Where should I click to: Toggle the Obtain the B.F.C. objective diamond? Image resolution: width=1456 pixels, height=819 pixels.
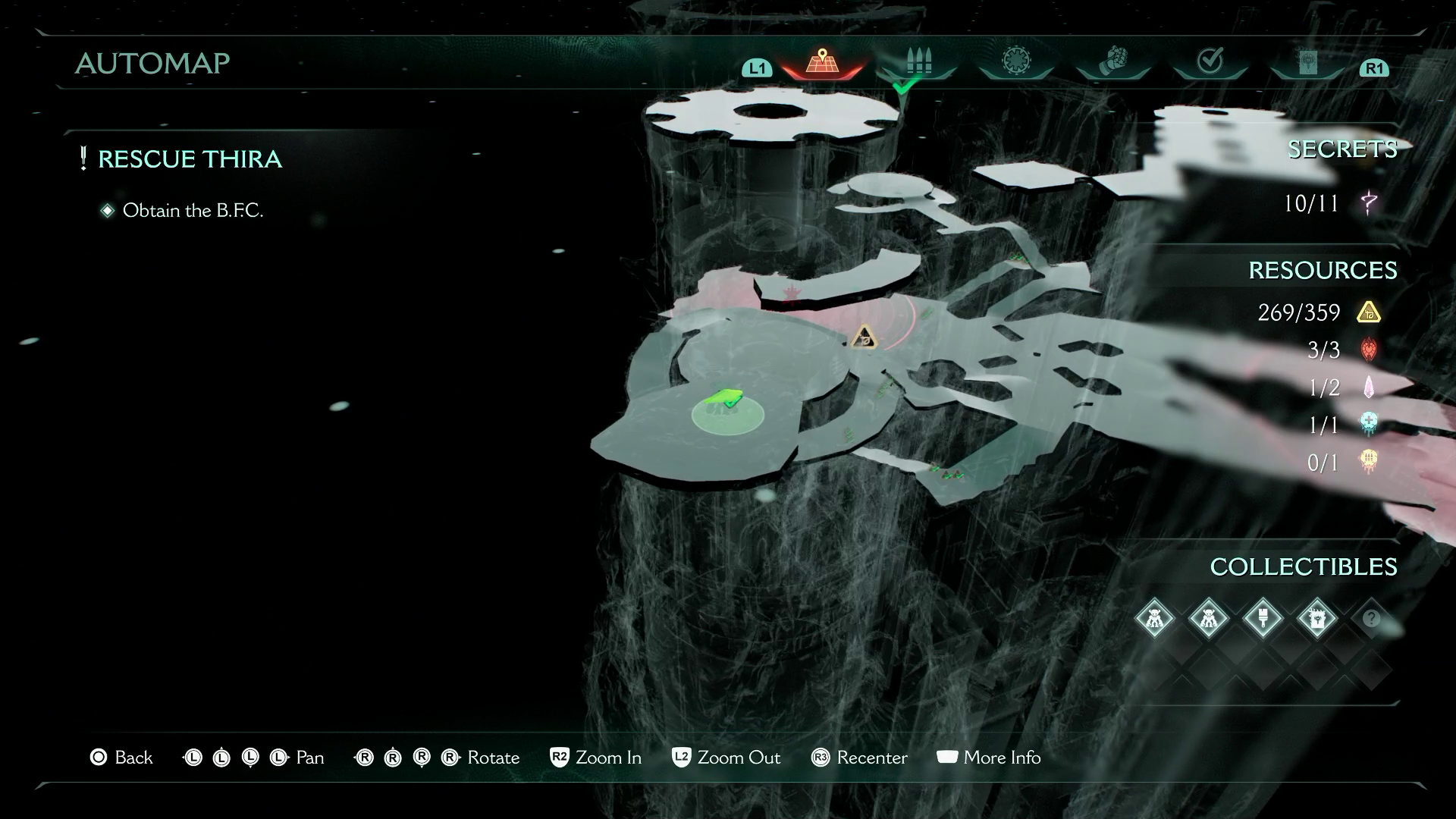(108, 210)
